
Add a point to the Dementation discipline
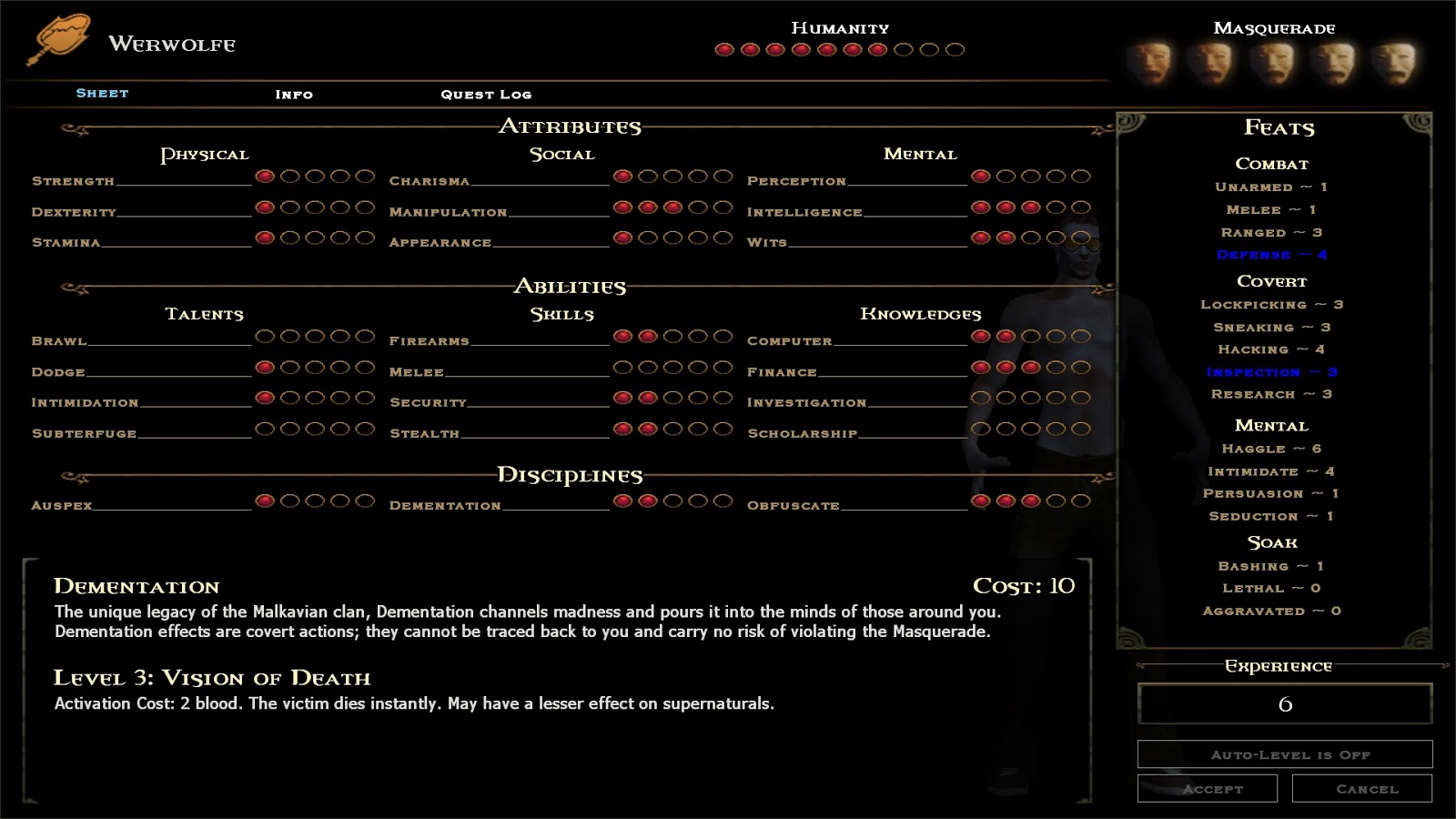[672, 500]
